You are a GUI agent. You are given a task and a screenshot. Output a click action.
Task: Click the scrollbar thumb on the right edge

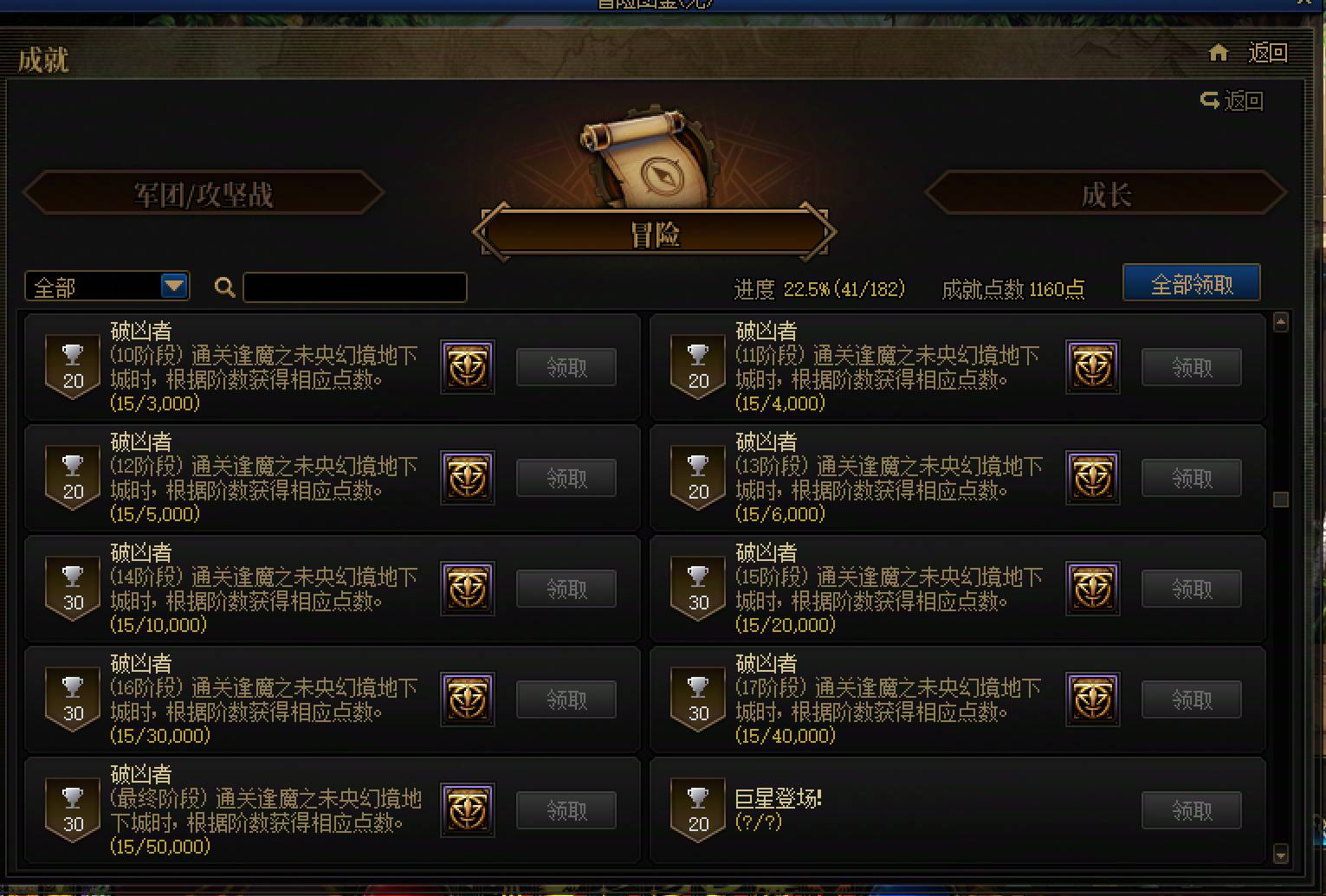click(x=1280, y=498)
